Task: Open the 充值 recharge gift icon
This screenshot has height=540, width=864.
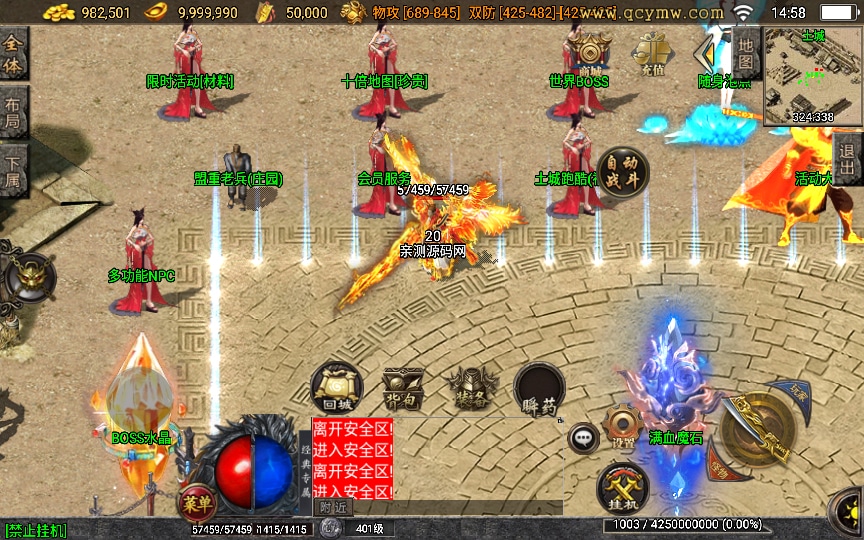Action: coord(655,51)
